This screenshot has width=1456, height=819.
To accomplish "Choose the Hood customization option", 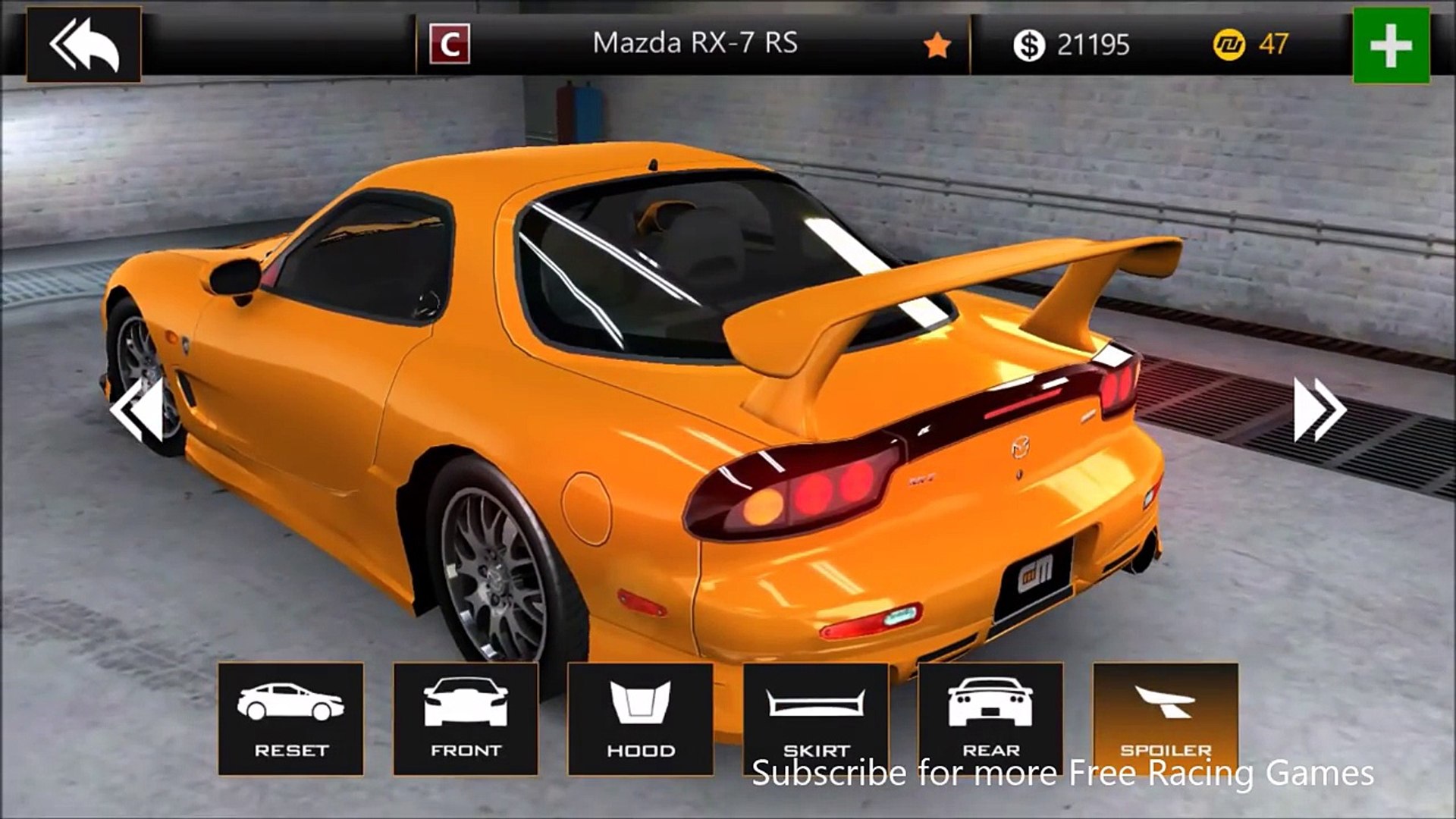I will point(640,718).
